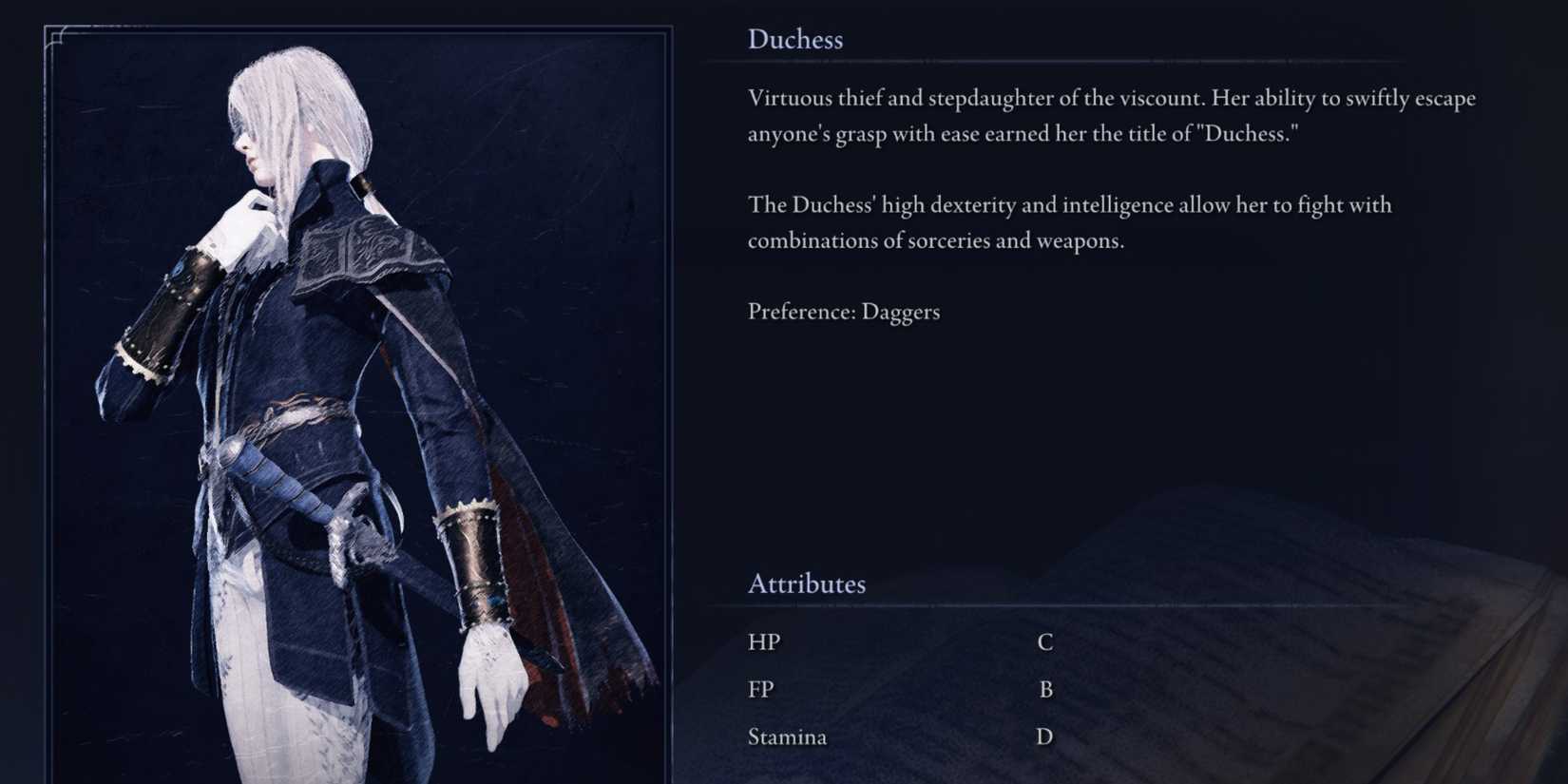Select the Stamina grade D value
1568x784 pixels.
[1044, 736]
